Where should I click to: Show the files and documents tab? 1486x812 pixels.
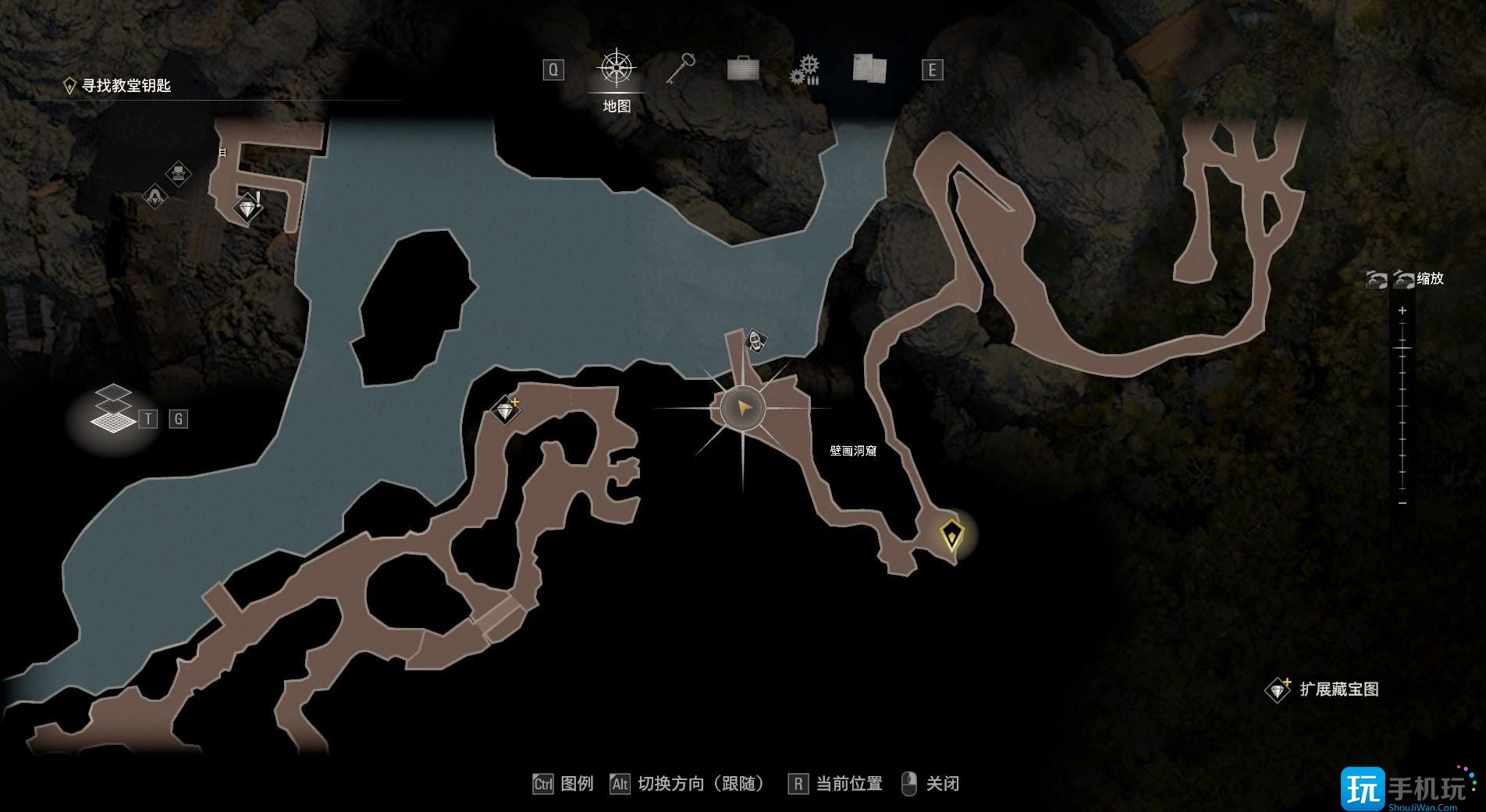869,69
